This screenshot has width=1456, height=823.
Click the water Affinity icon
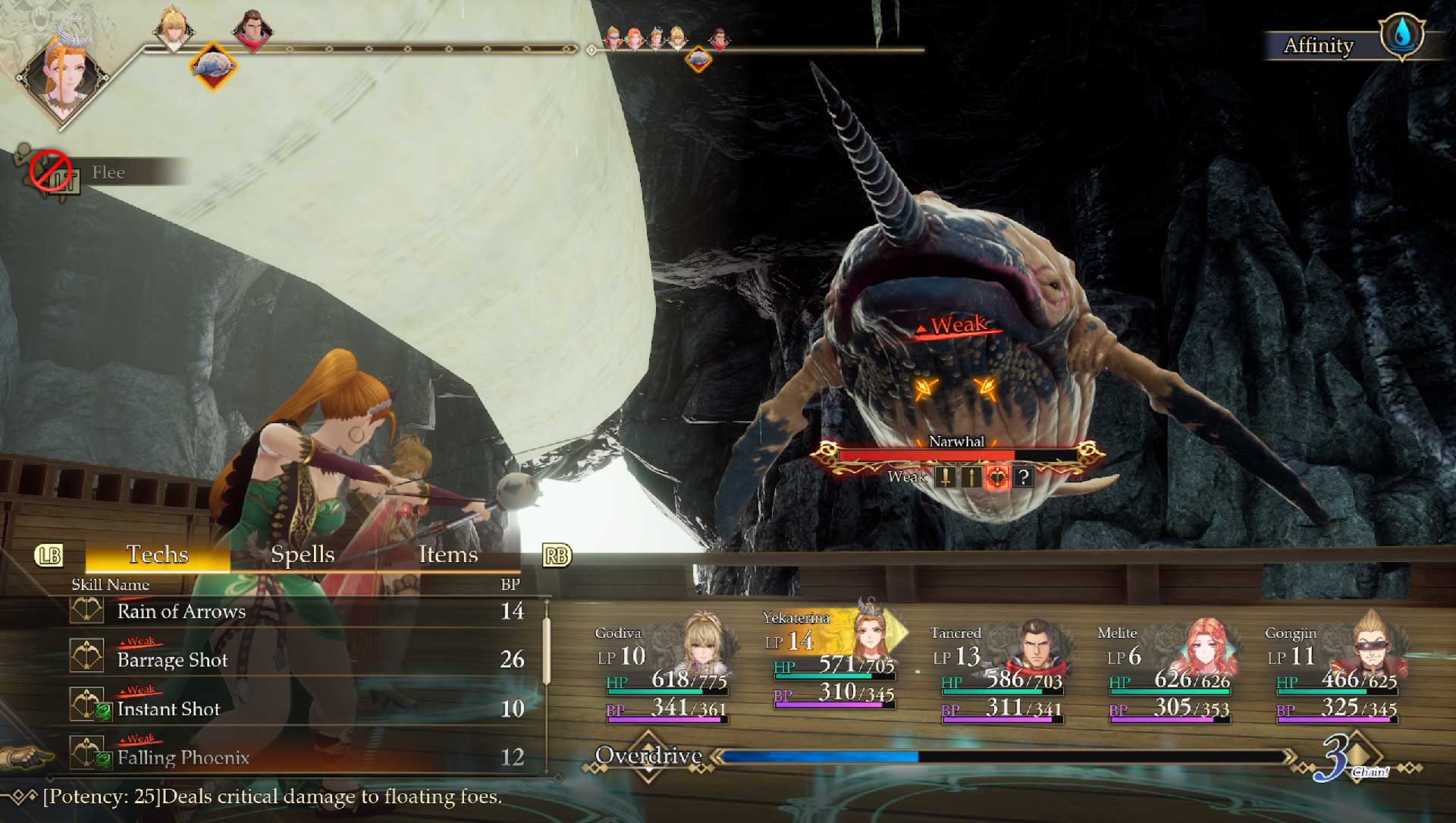pyautogui.click(x=1401, y=35)
